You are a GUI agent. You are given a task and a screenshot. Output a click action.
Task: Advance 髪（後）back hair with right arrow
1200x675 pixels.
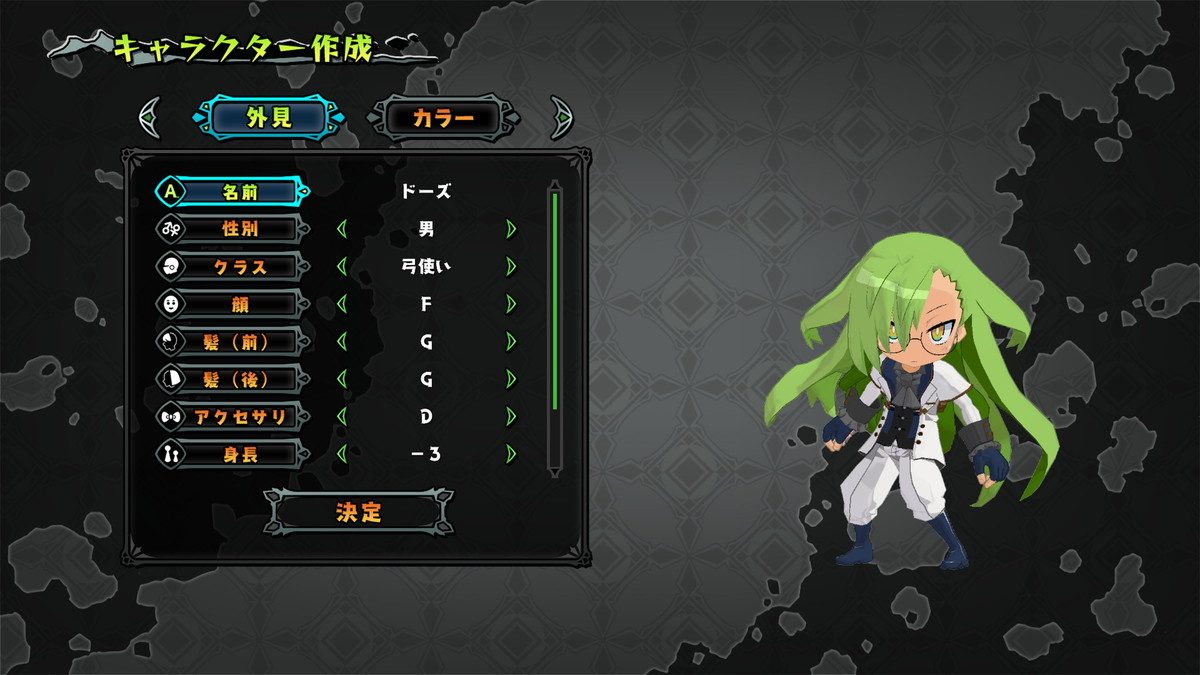click(x=512, y=379)
